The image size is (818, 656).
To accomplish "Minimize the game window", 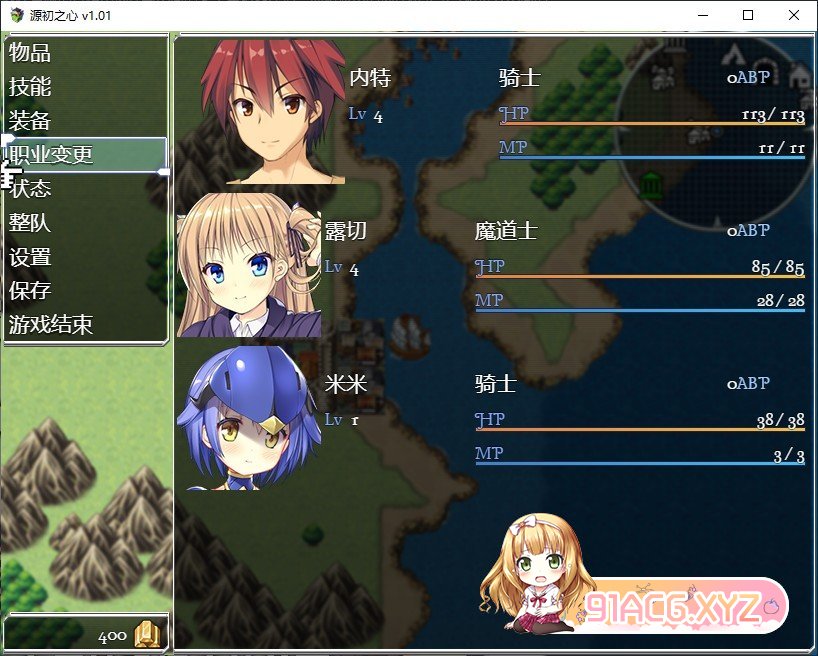I will (x=702, y=15).
